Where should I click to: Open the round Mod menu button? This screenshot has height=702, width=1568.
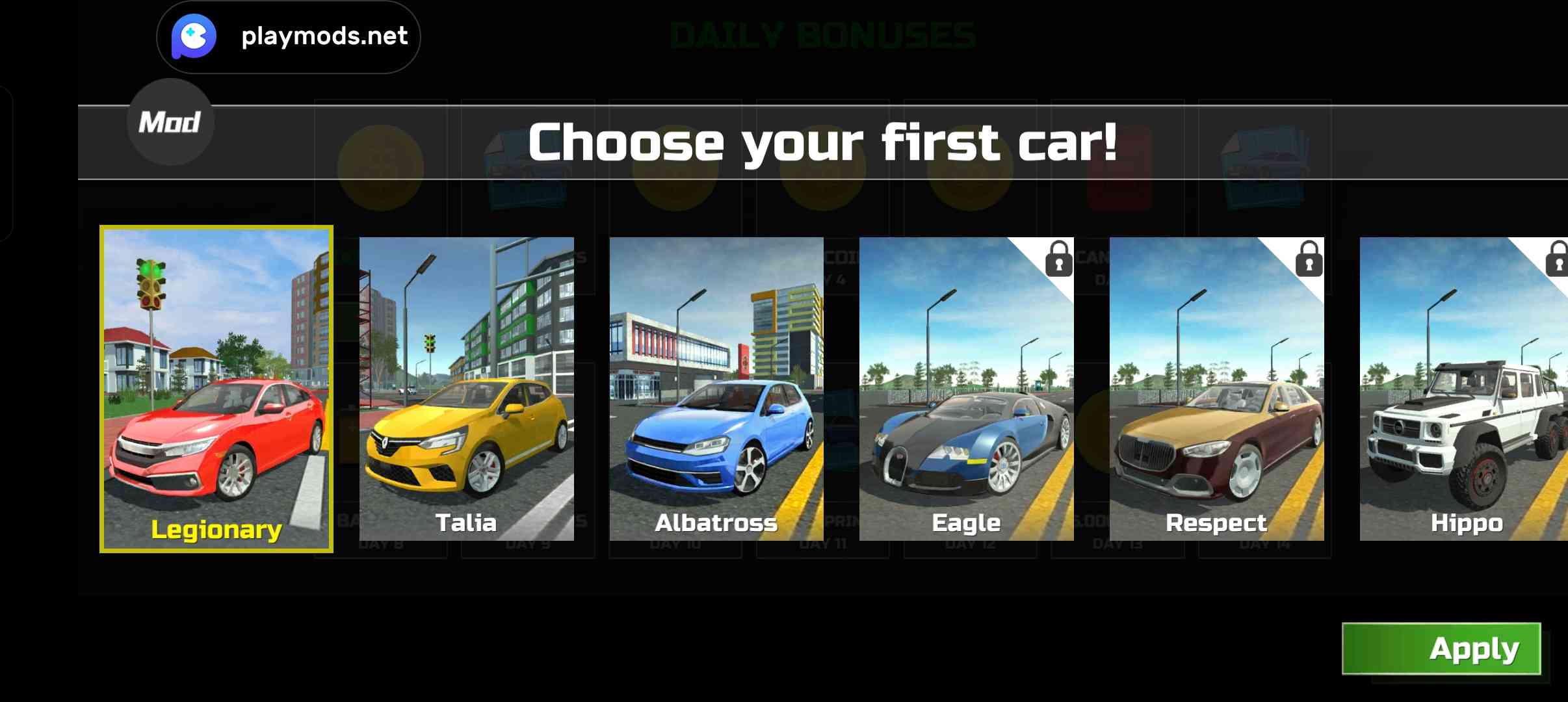[x=170, y=122]
